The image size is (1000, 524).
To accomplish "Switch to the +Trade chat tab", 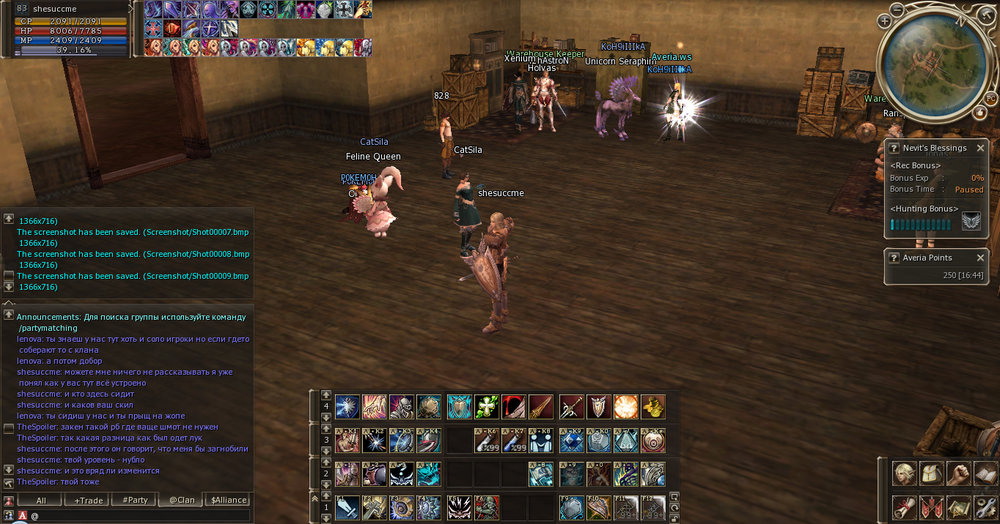I will click(x=88, y=499).
